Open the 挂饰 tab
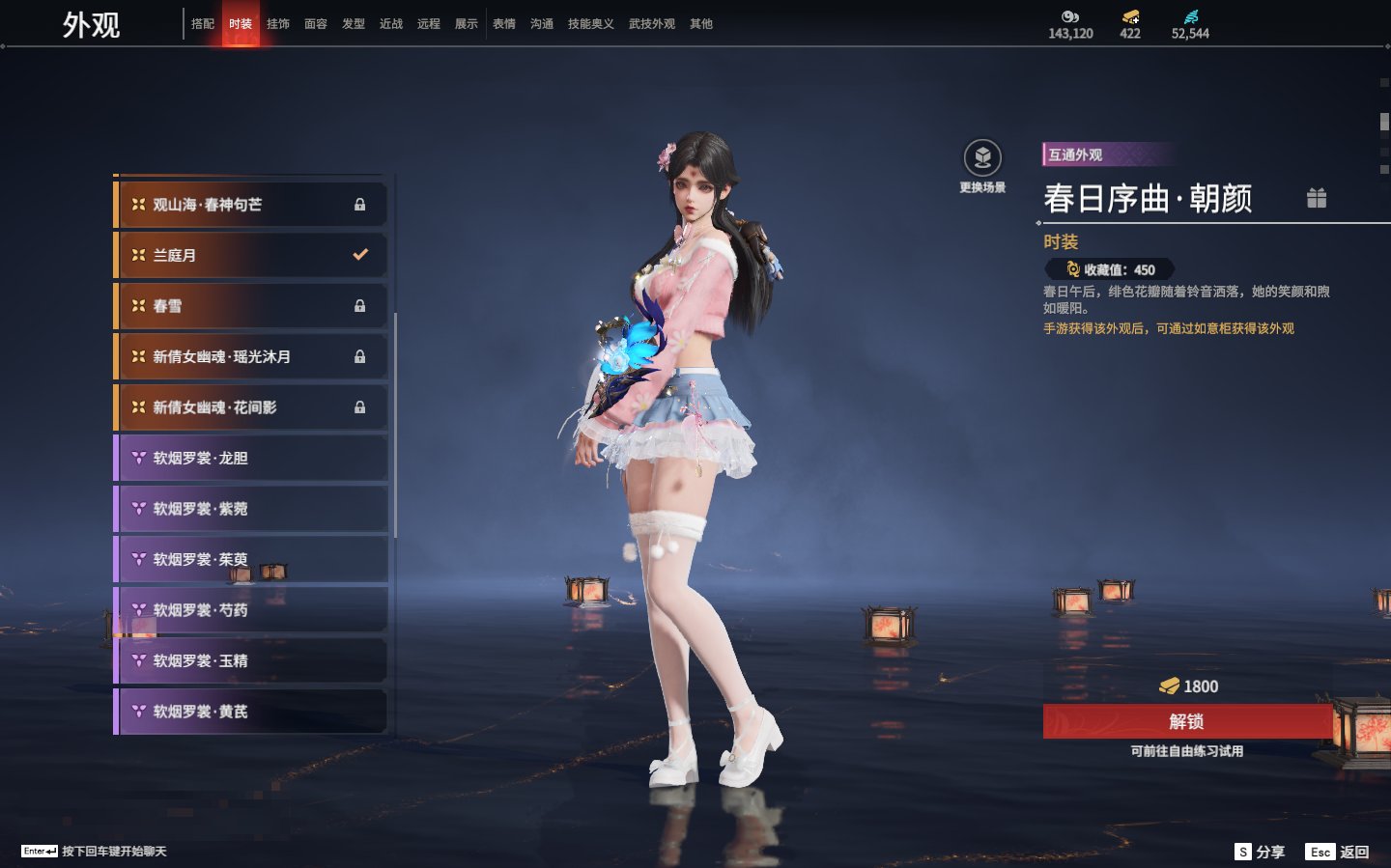The image size is (1391, 868). tap(278, 24)
